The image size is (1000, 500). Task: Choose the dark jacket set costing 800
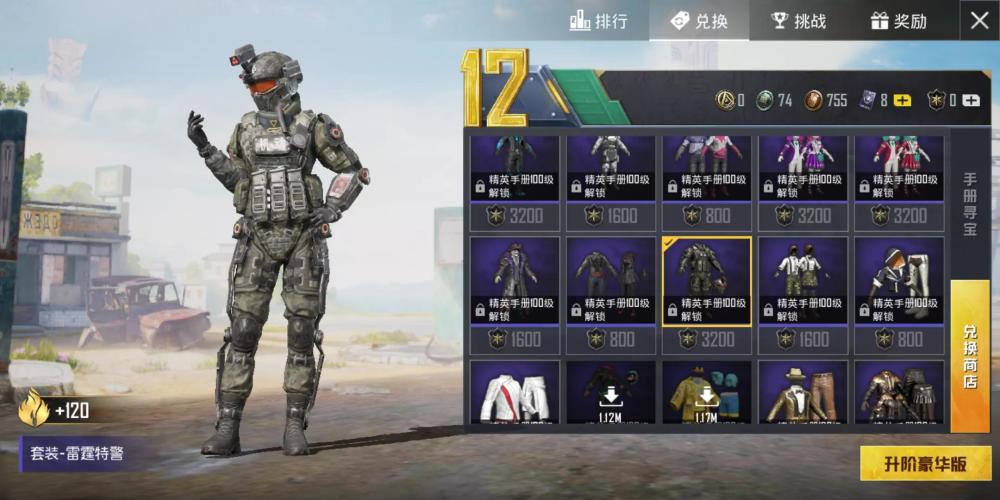pos(611,281)
